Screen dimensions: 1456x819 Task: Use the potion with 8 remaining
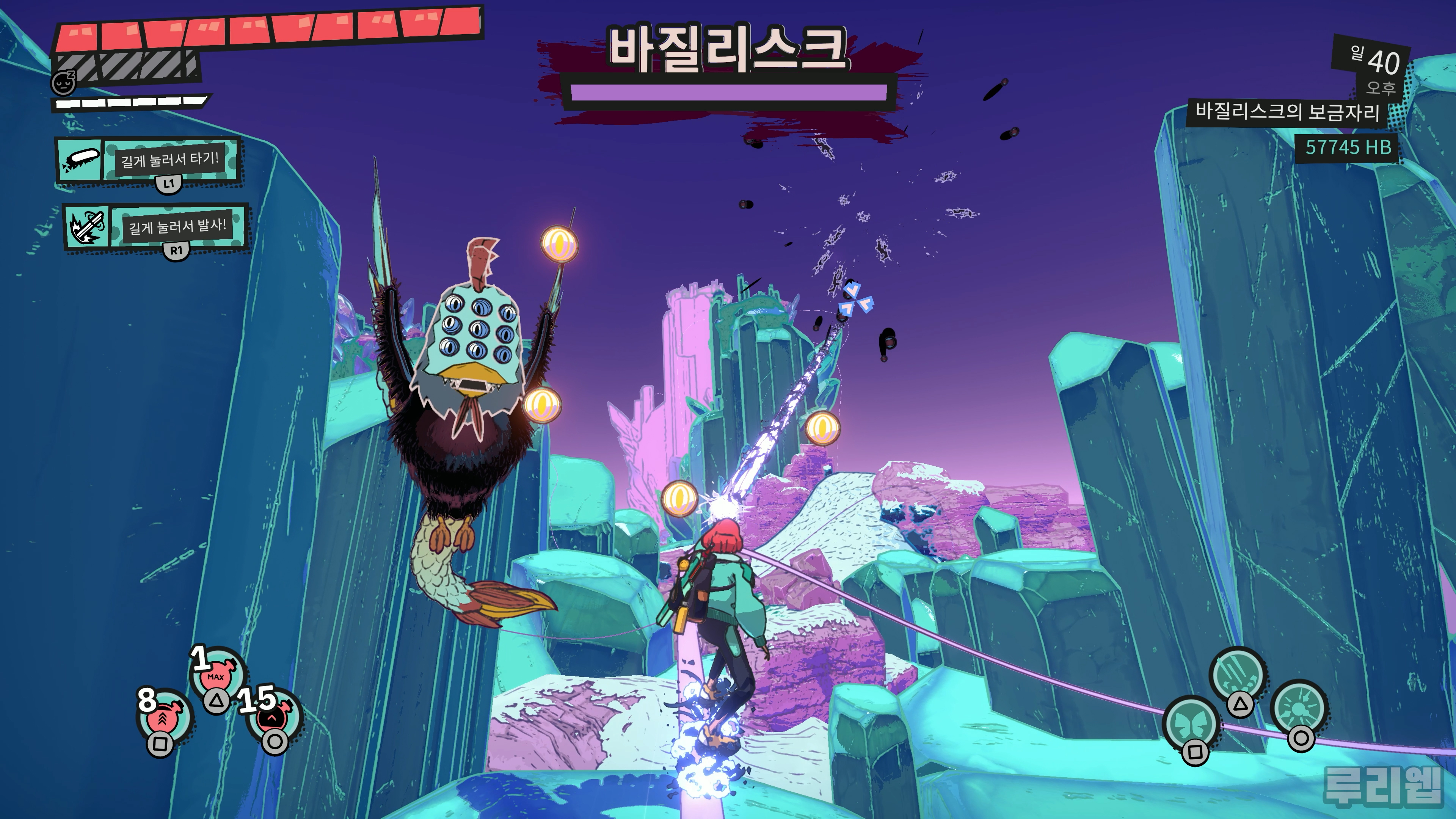pos(164,716)
